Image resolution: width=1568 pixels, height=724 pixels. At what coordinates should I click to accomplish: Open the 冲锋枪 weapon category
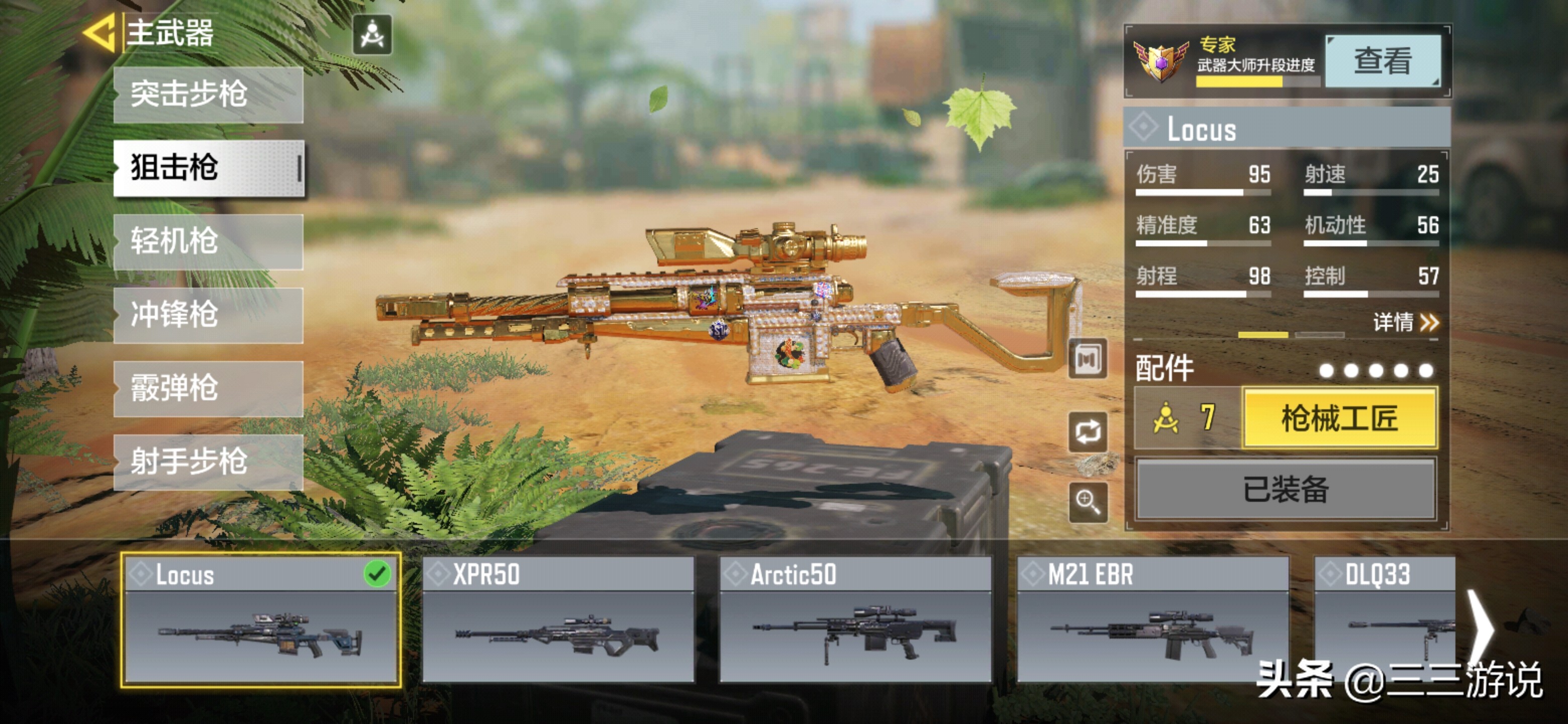click(x=208, y=315)
